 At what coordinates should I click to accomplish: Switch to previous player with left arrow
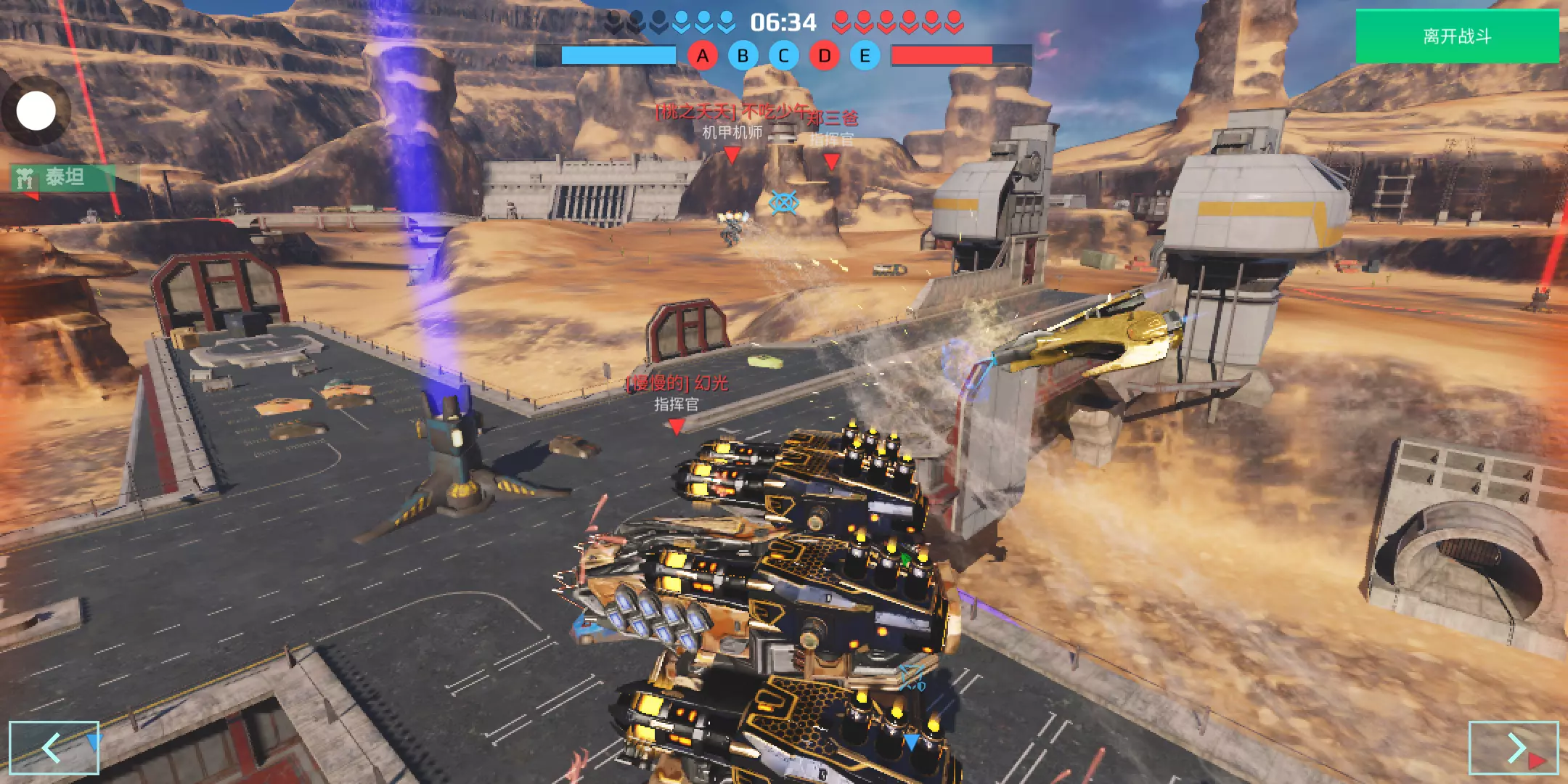[54, 748]
